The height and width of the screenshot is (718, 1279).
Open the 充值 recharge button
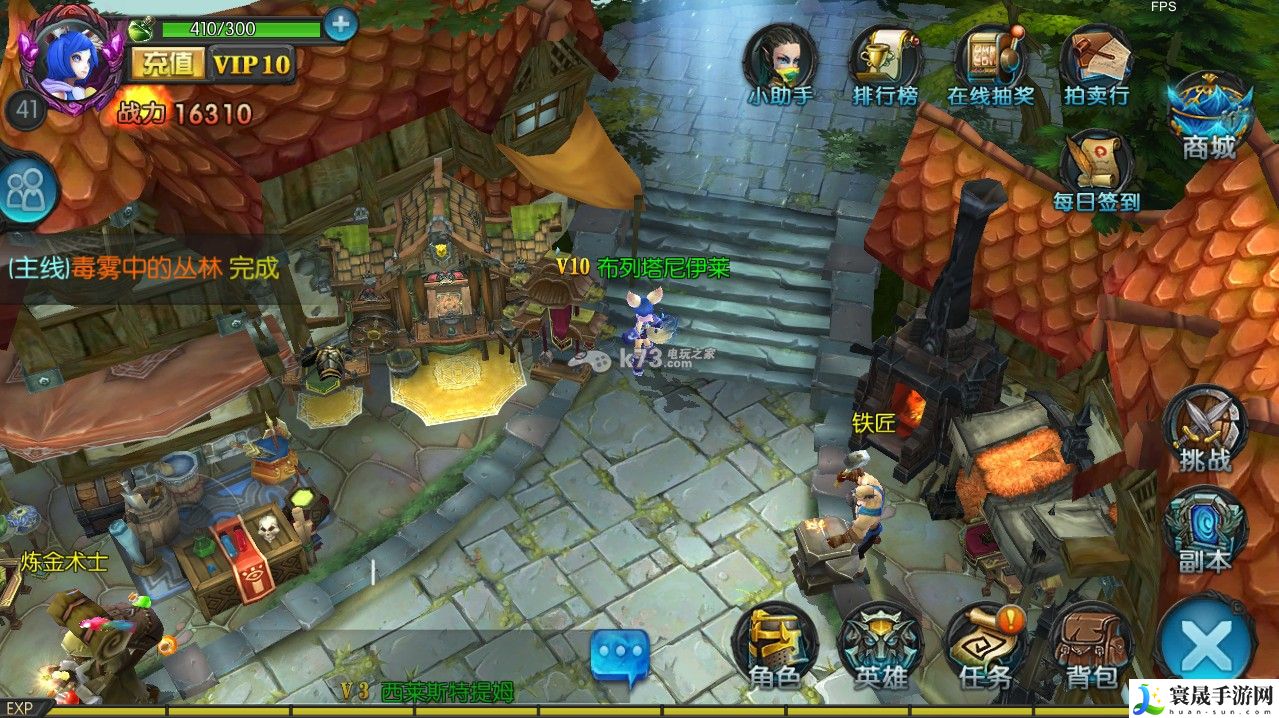pyautogui.click(x=166, y=65)
